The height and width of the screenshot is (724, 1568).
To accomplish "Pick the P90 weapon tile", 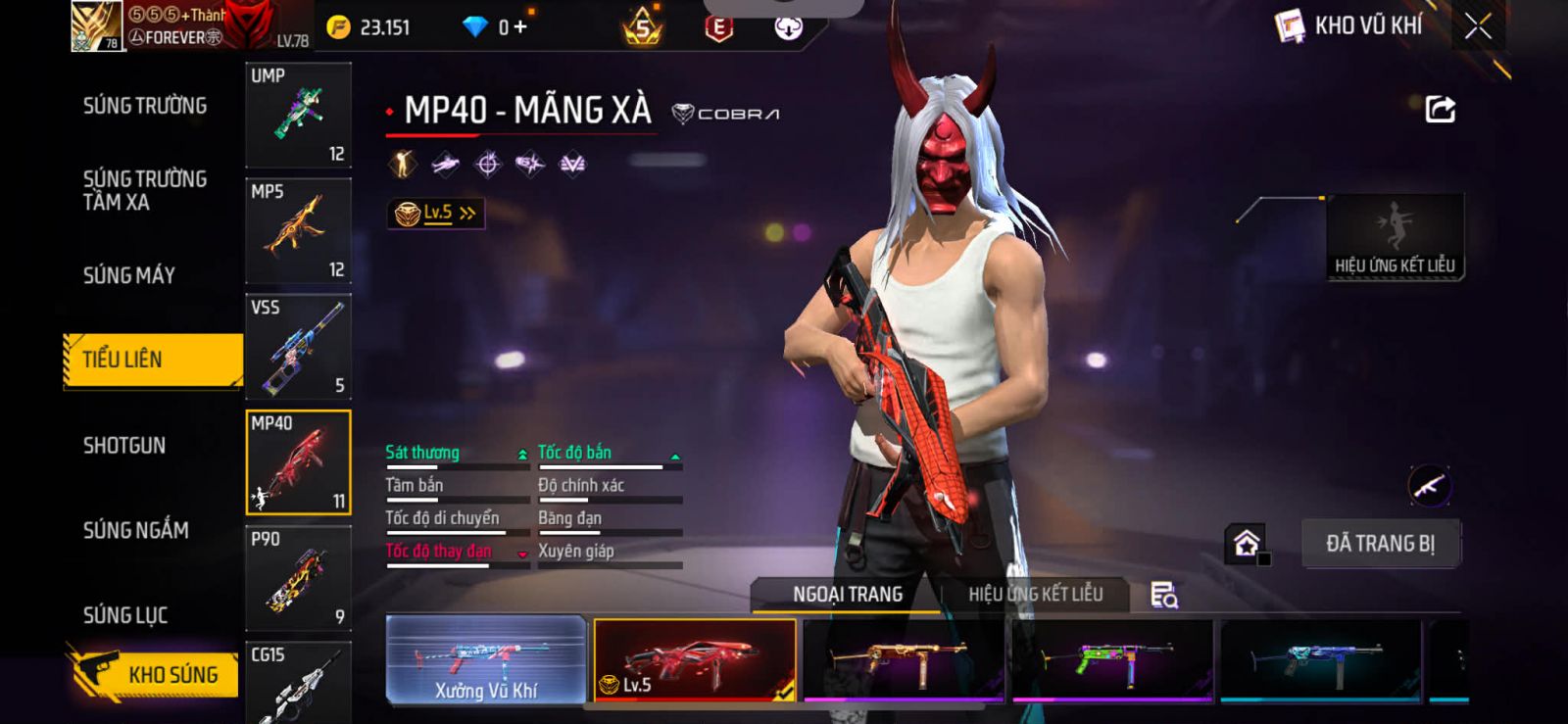I will pyautogui.click(x=298, y=578).
